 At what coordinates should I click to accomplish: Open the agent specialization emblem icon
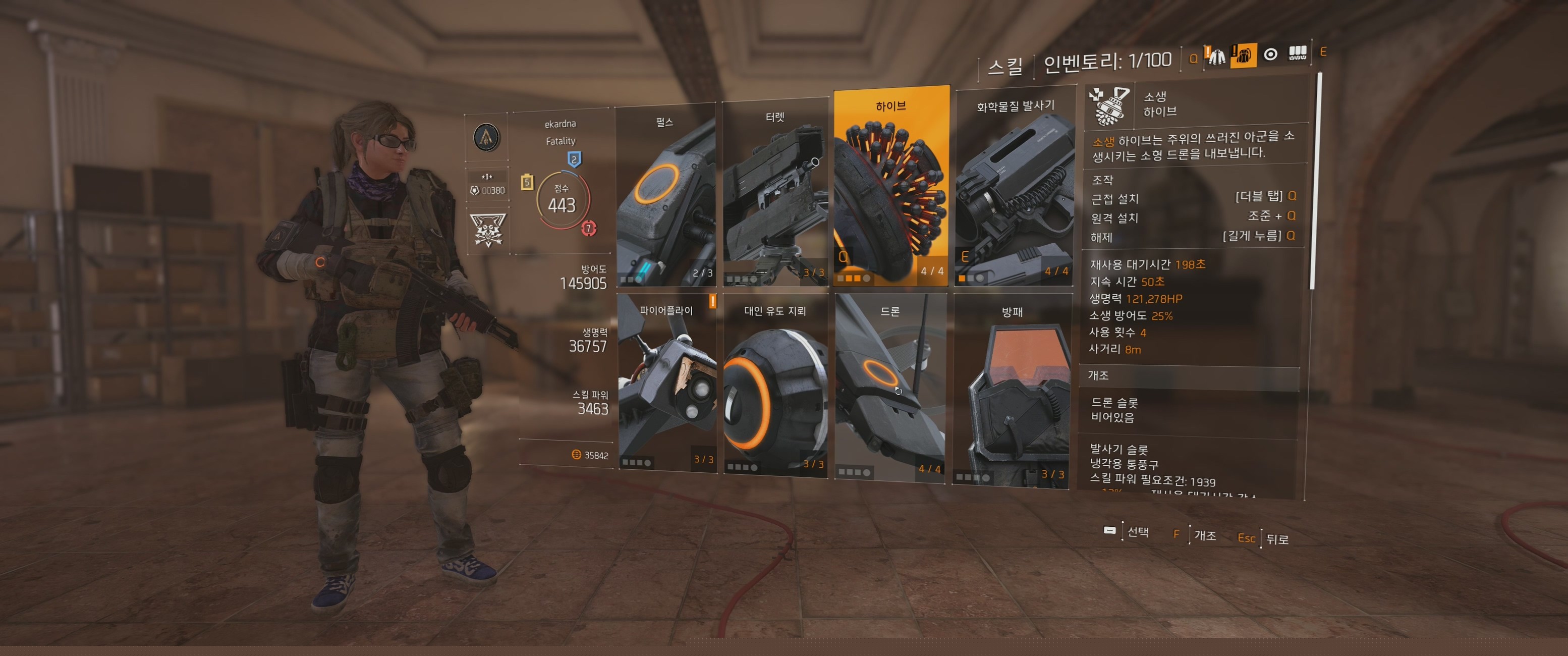tap(486, 137)
